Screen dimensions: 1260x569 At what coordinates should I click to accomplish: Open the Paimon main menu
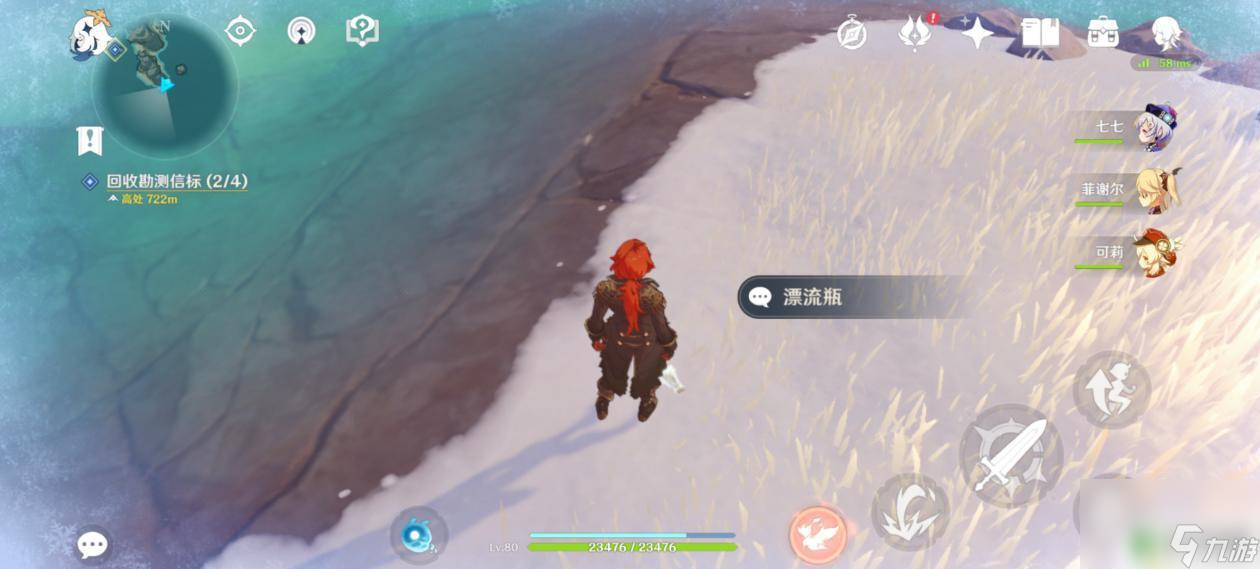click(x=89, y=33)
